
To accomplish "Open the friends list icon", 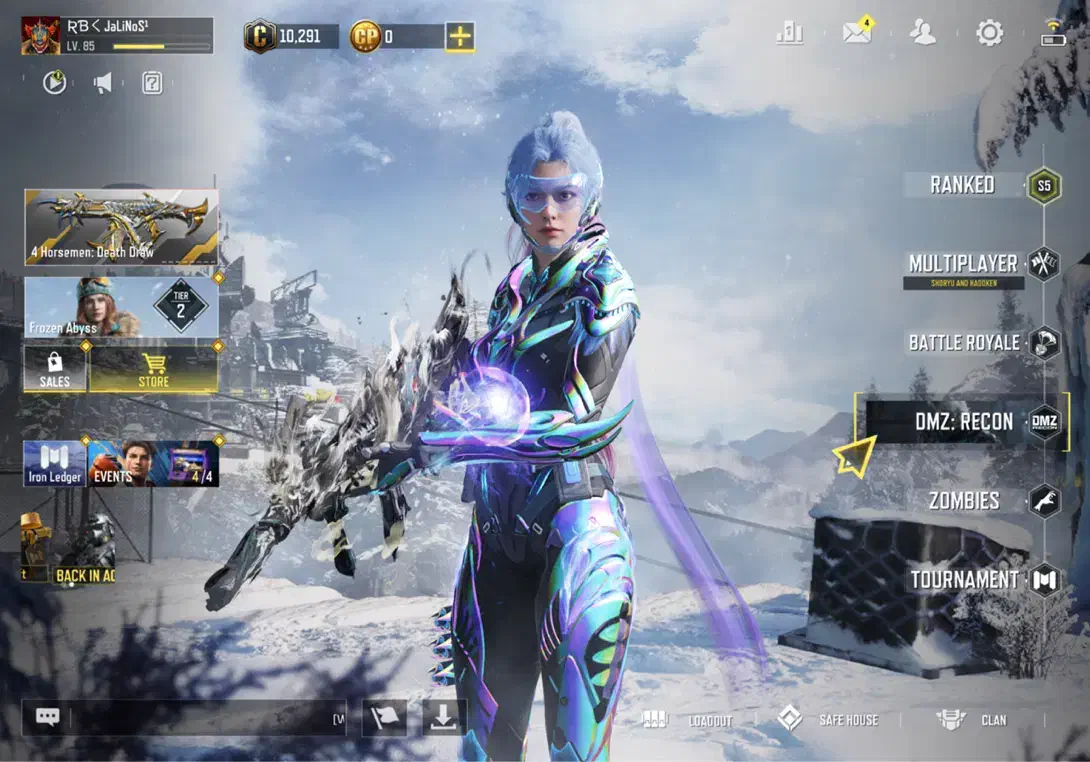I will (922, 33).
